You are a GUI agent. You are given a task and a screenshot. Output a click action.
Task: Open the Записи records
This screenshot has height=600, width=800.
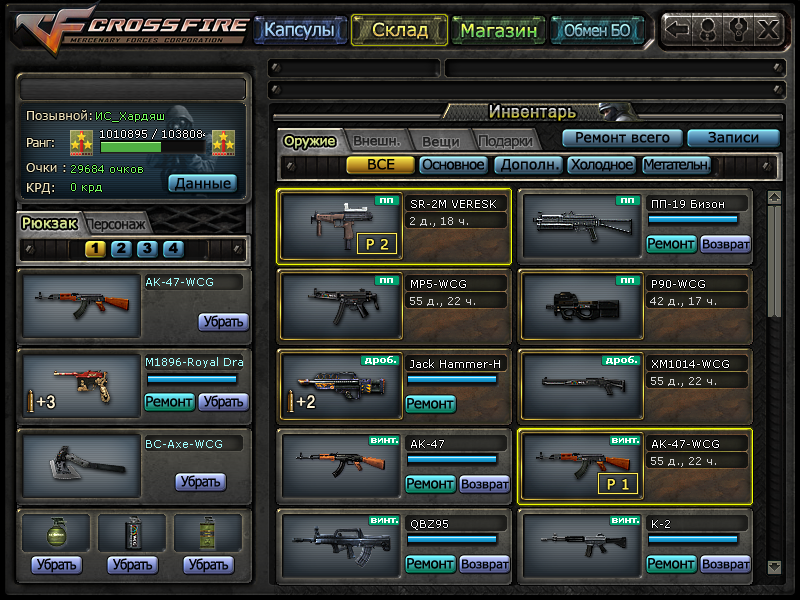pos(734,138)
